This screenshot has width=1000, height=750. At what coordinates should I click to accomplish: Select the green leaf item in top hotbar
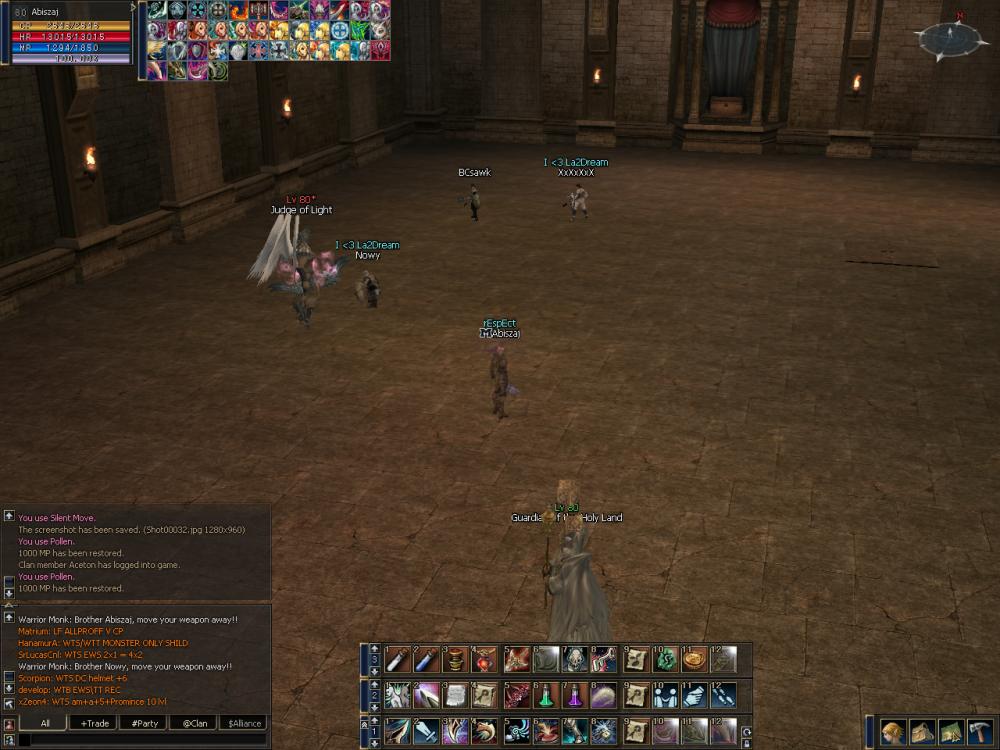click(665, 660)
